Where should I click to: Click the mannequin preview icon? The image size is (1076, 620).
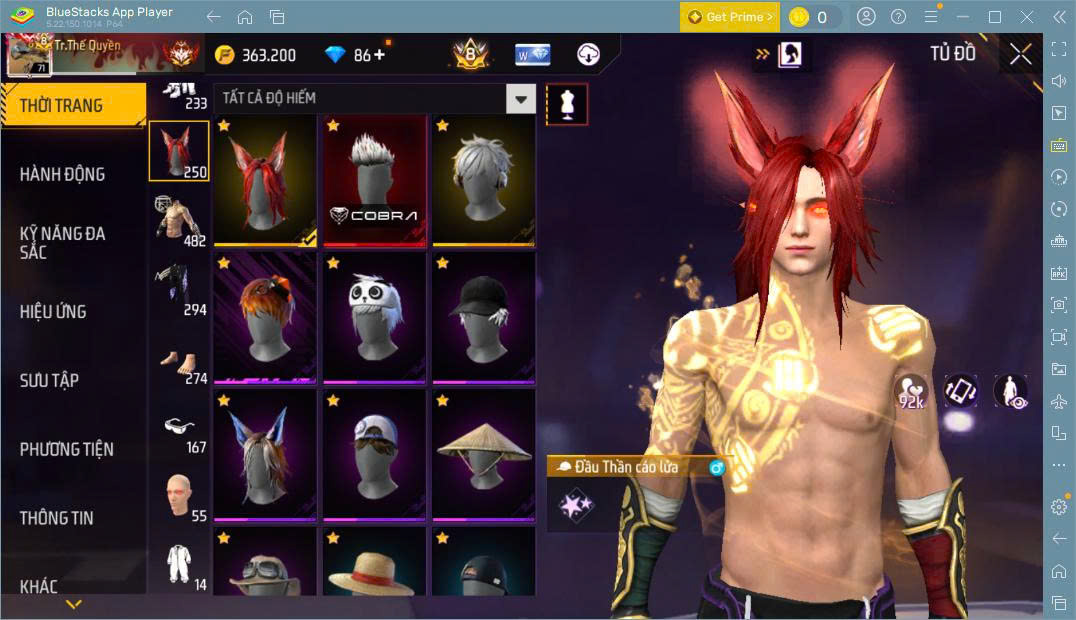point(567,104)
